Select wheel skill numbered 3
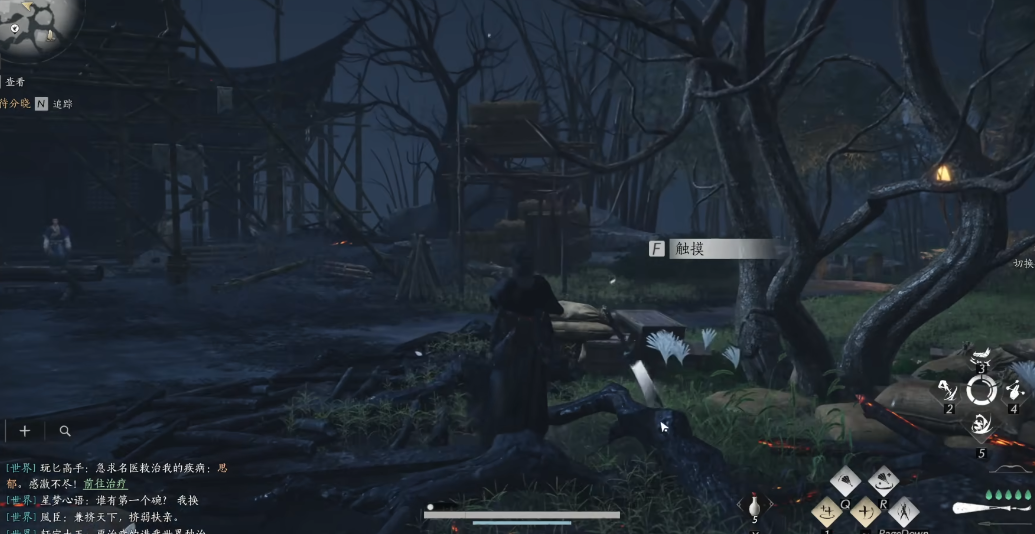The width and height of the screenshot is (1035, 534). click(x=982, y=355)
